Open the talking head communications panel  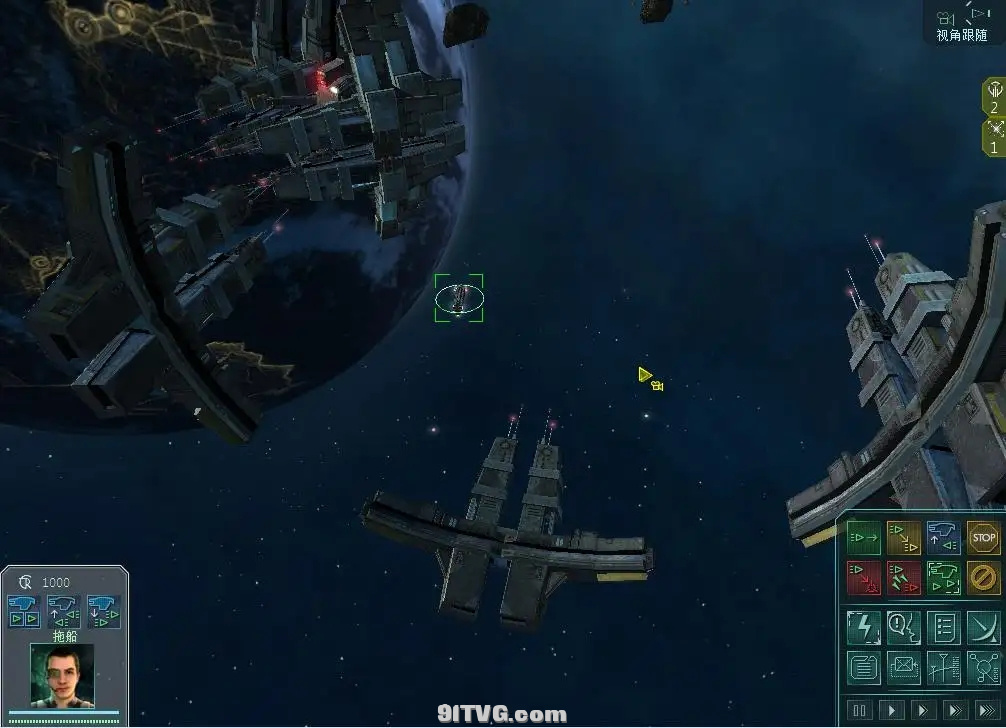903,627
